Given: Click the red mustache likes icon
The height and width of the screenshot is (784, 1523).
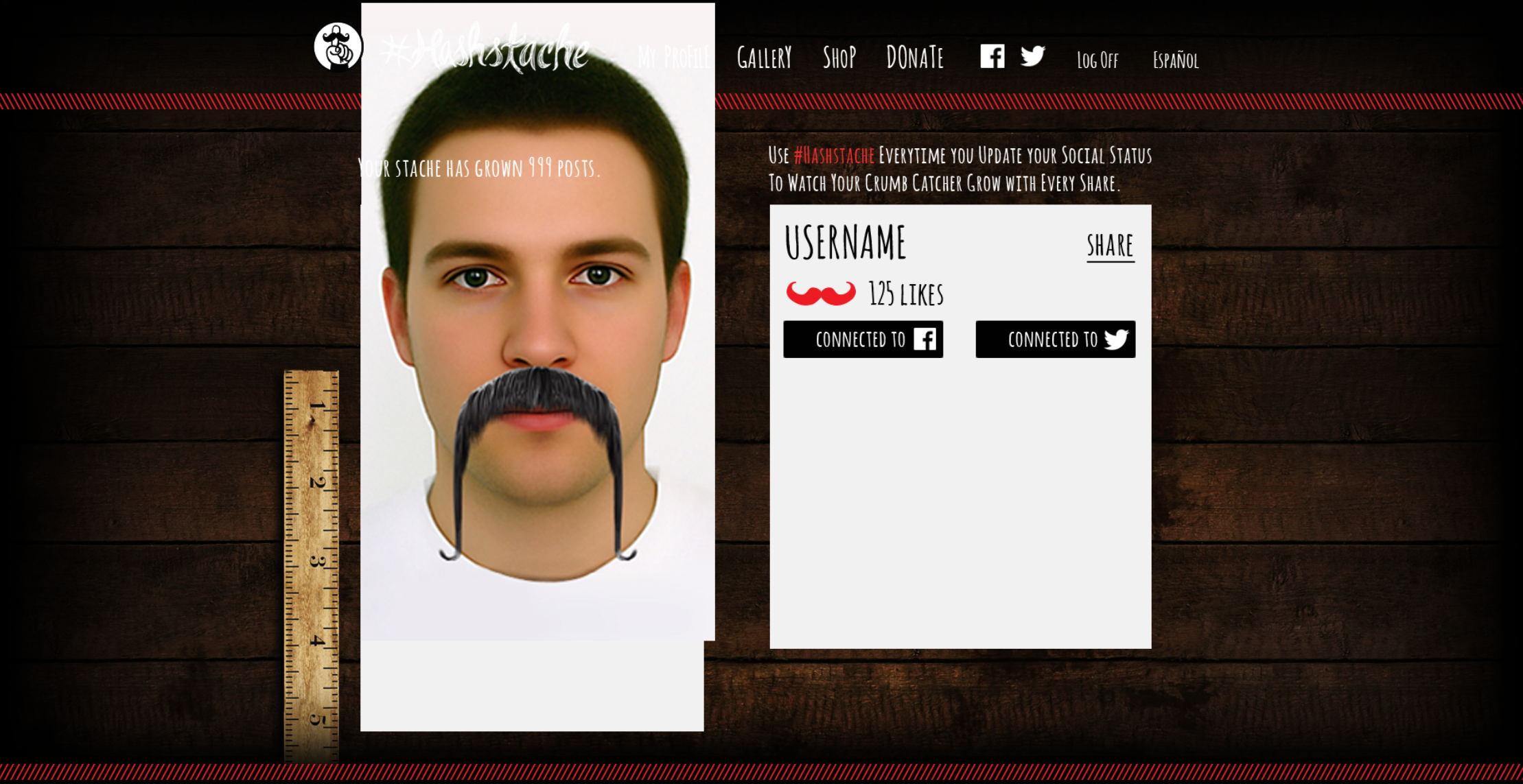Looking at the screenshot, I should coord(821,294).
